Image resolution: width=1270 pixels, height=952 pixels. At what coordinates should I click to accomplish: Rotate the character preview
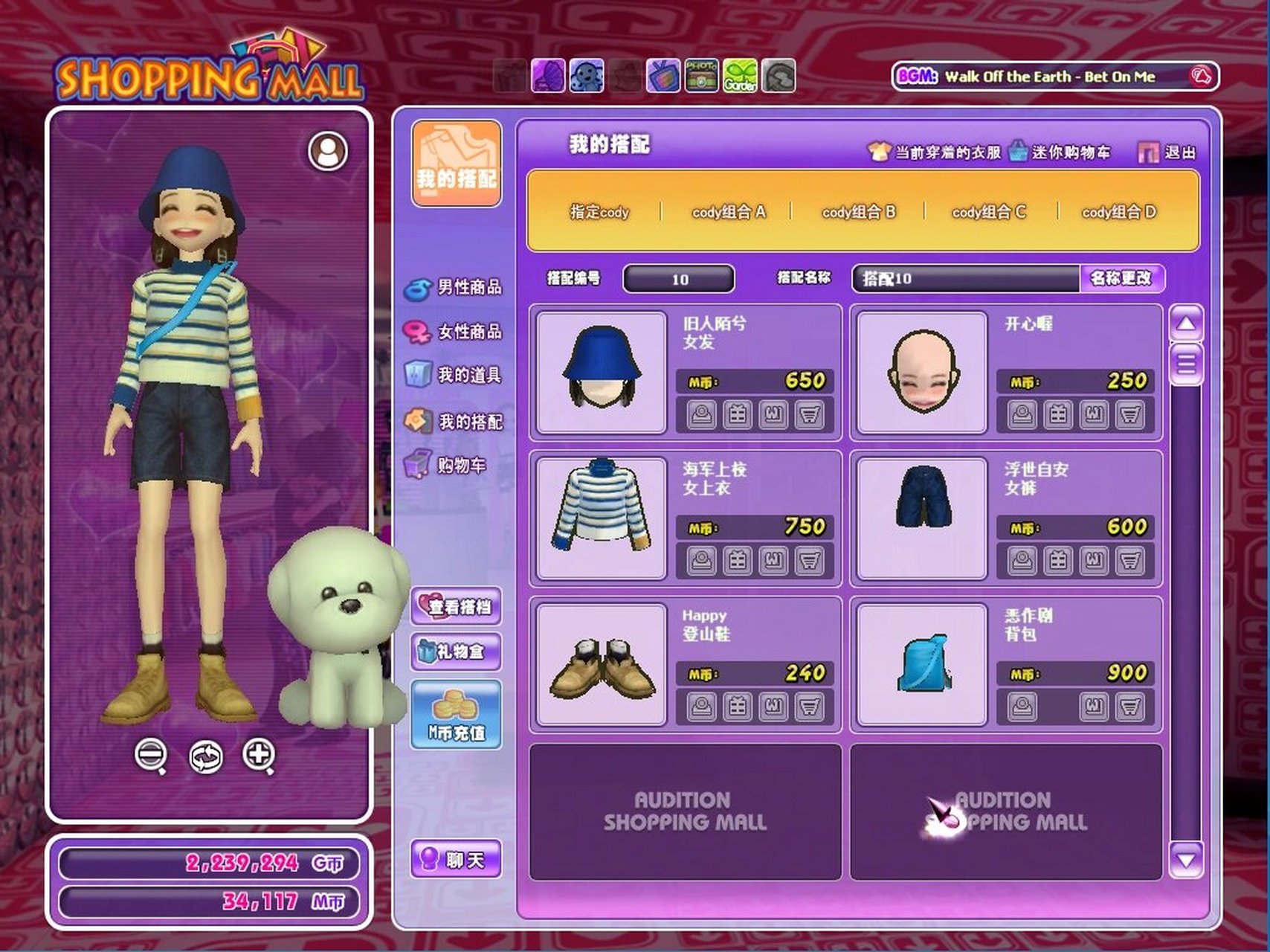tap(205, 756)
